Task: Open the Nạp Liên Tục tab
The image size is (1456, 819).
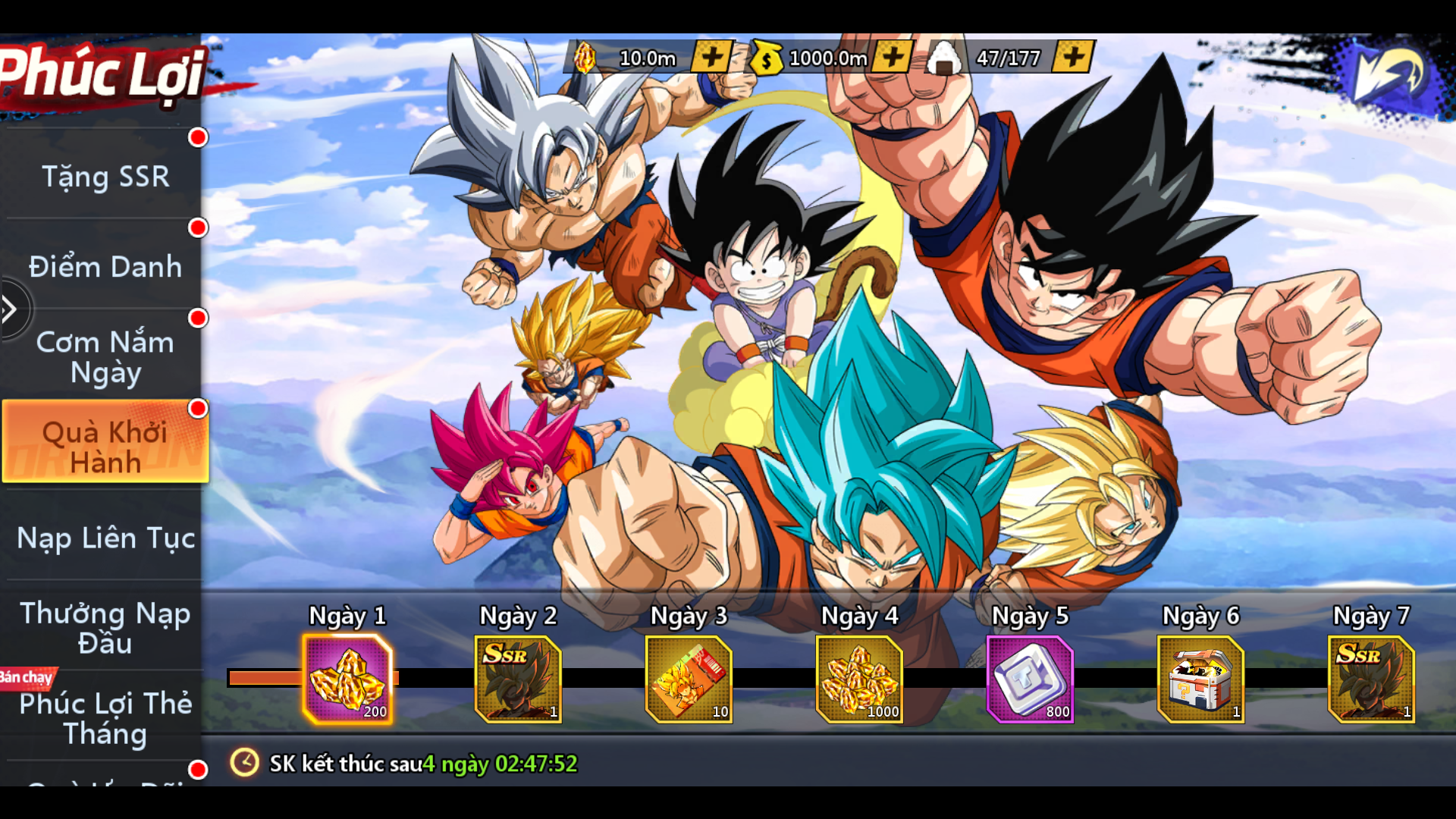Action: pos(105,538)
